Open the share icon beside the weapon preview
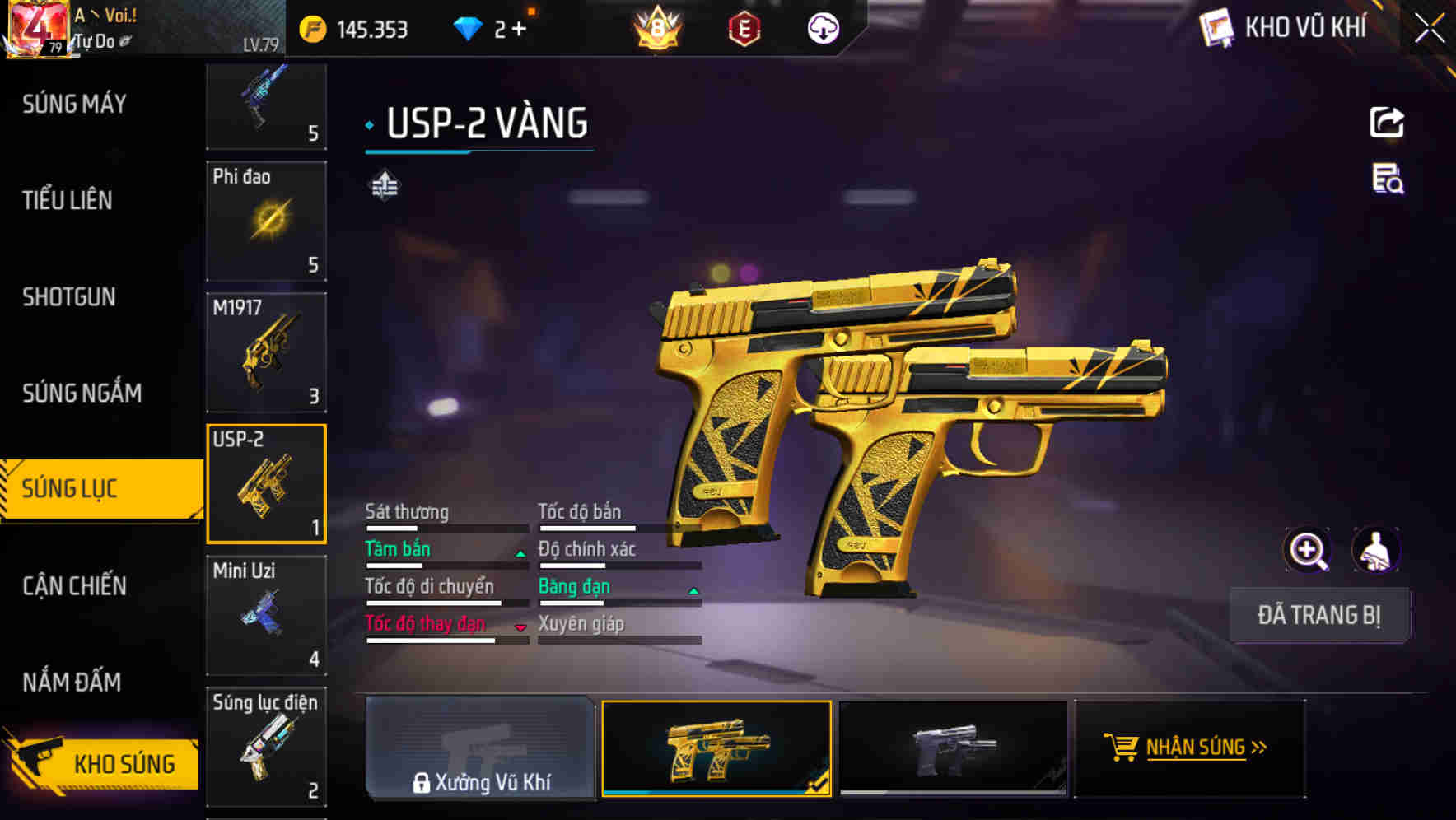 pos(1387,122)
